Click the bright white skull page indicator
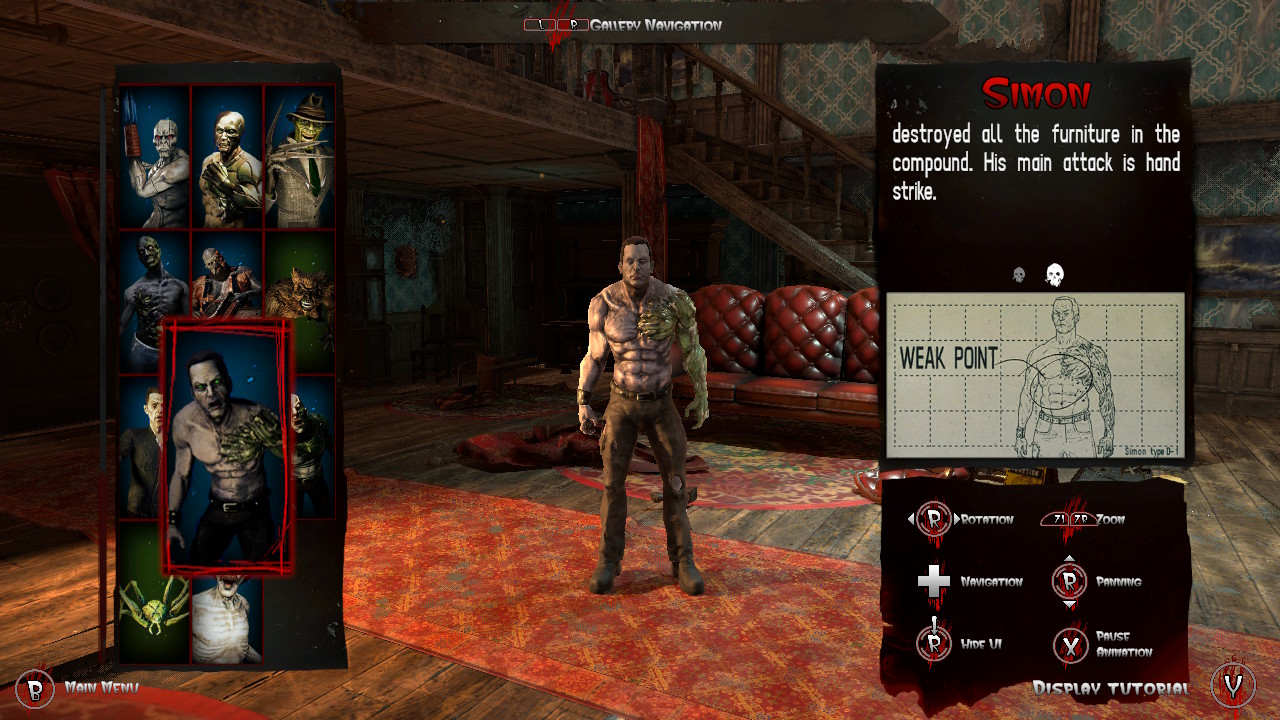This screenshot has width=1280, height=720. click(1054, 274)
